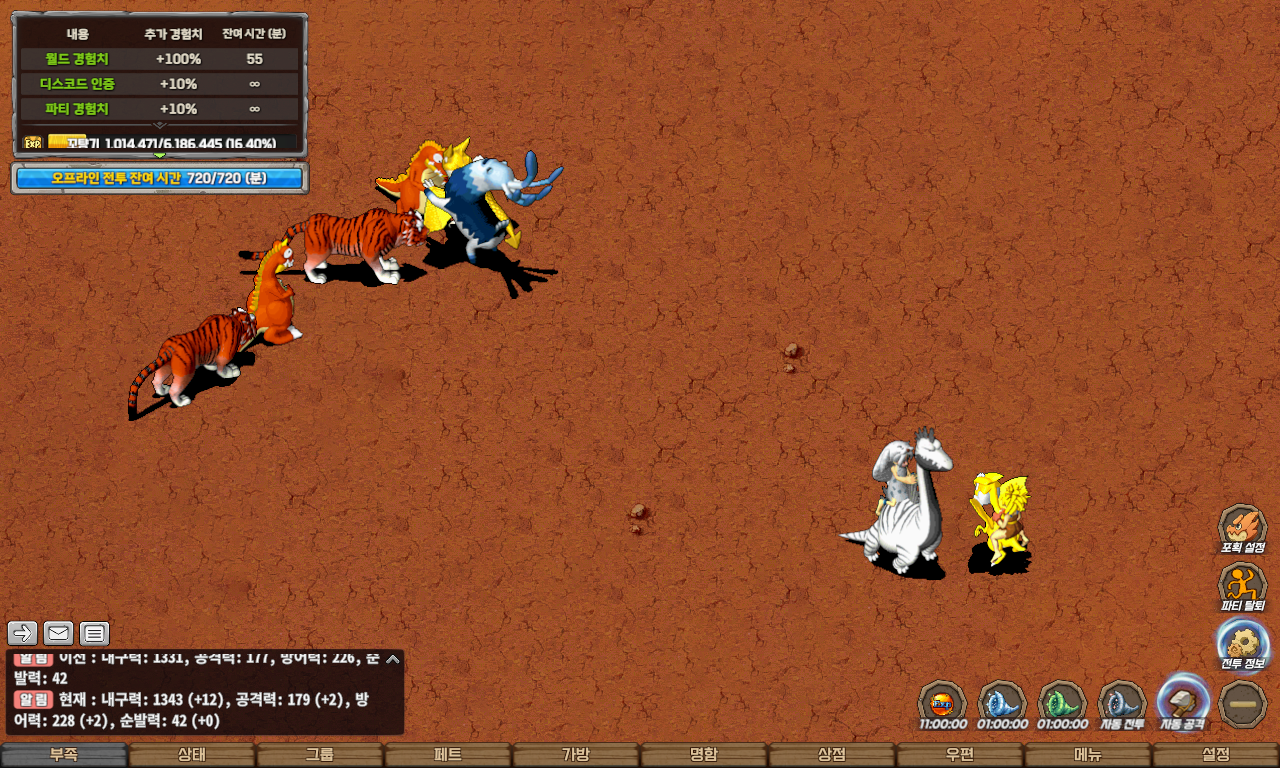
Task: Open the 메뉴 (Menu) tab
Action: (x=1088, y=755)
